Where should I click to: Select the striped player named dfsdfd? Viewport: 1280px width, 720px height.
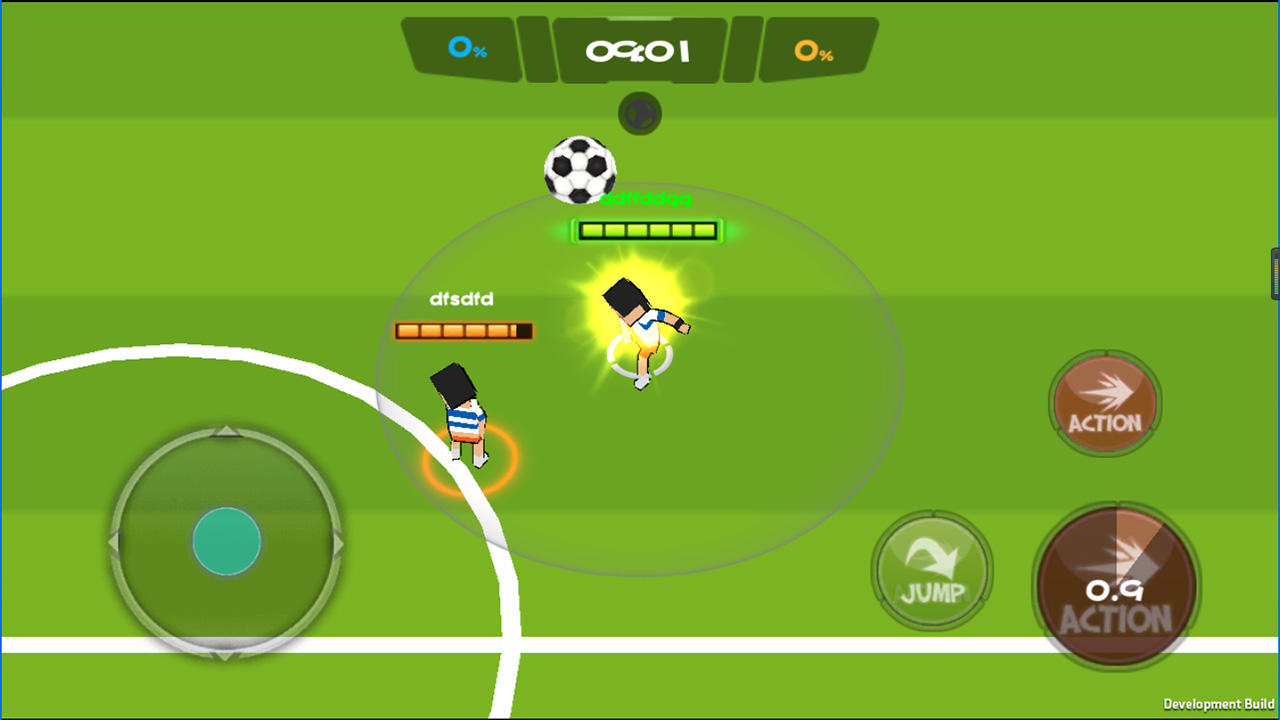pyautogui.click(x=463, y=420)
